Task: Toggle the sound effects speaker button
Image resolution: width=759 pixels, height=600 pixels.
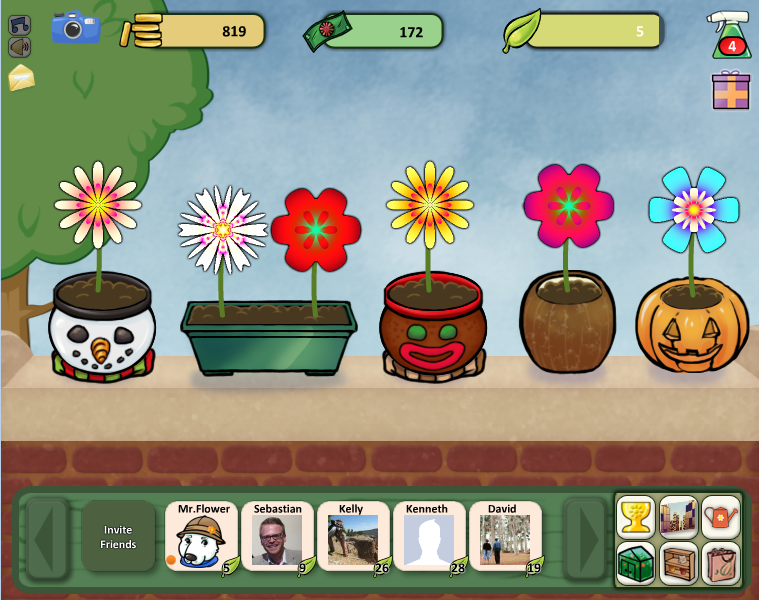Action: (19, 47)
